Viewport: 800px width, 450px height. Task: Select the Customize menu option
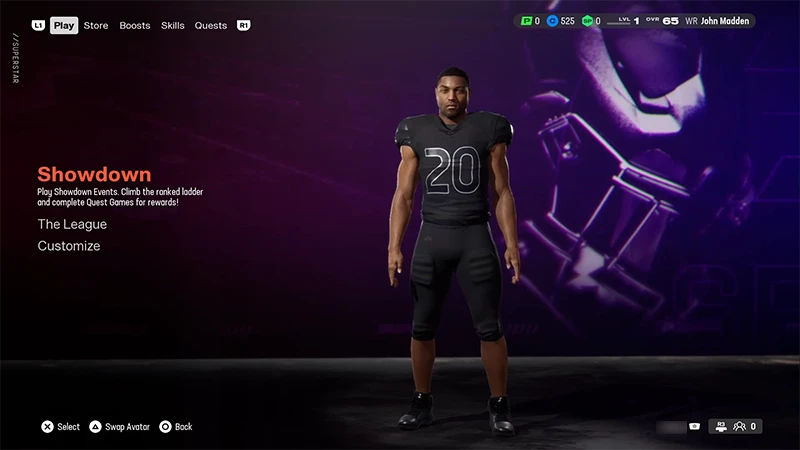69,246
